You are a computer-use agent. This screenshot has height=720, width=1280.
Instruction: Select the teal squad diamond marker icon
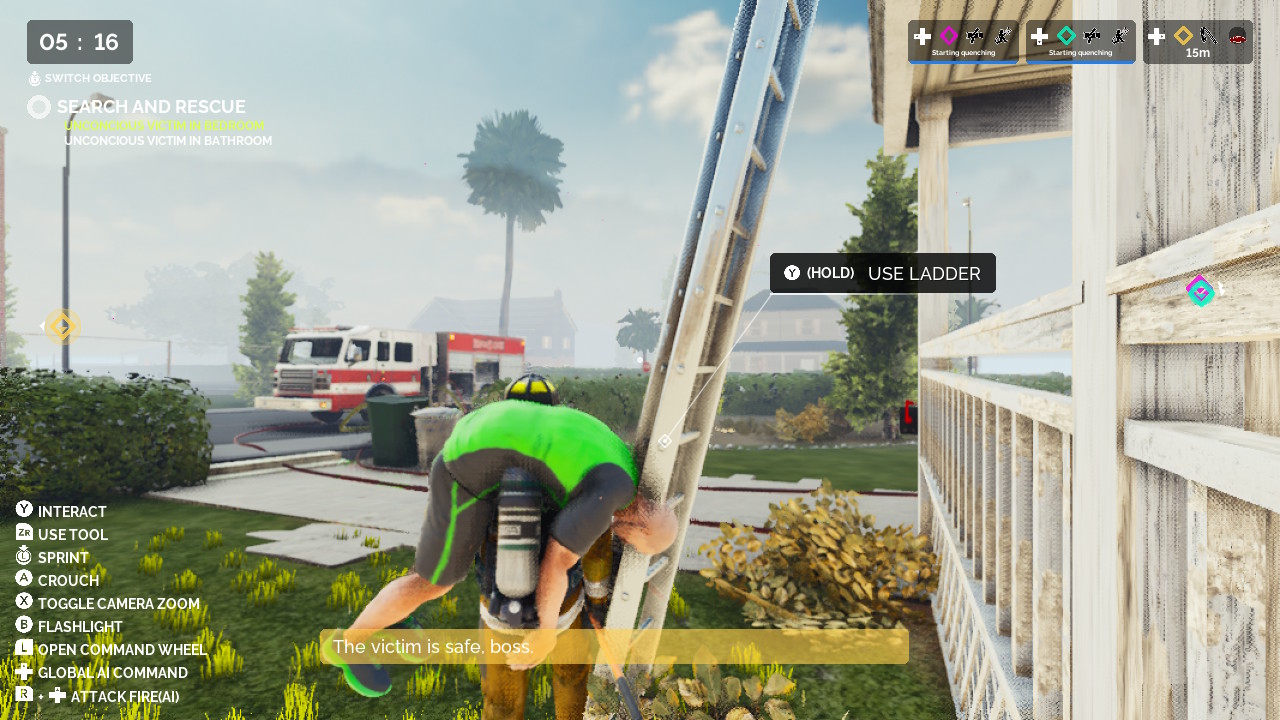1067,36
